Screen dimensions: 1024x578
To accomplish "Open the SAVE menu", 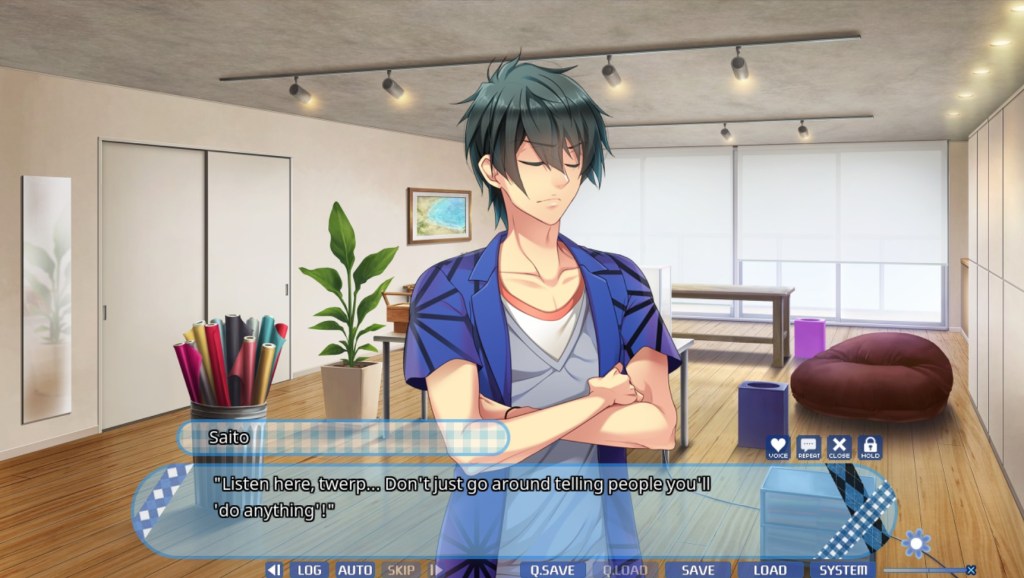I will click(698, 570).
